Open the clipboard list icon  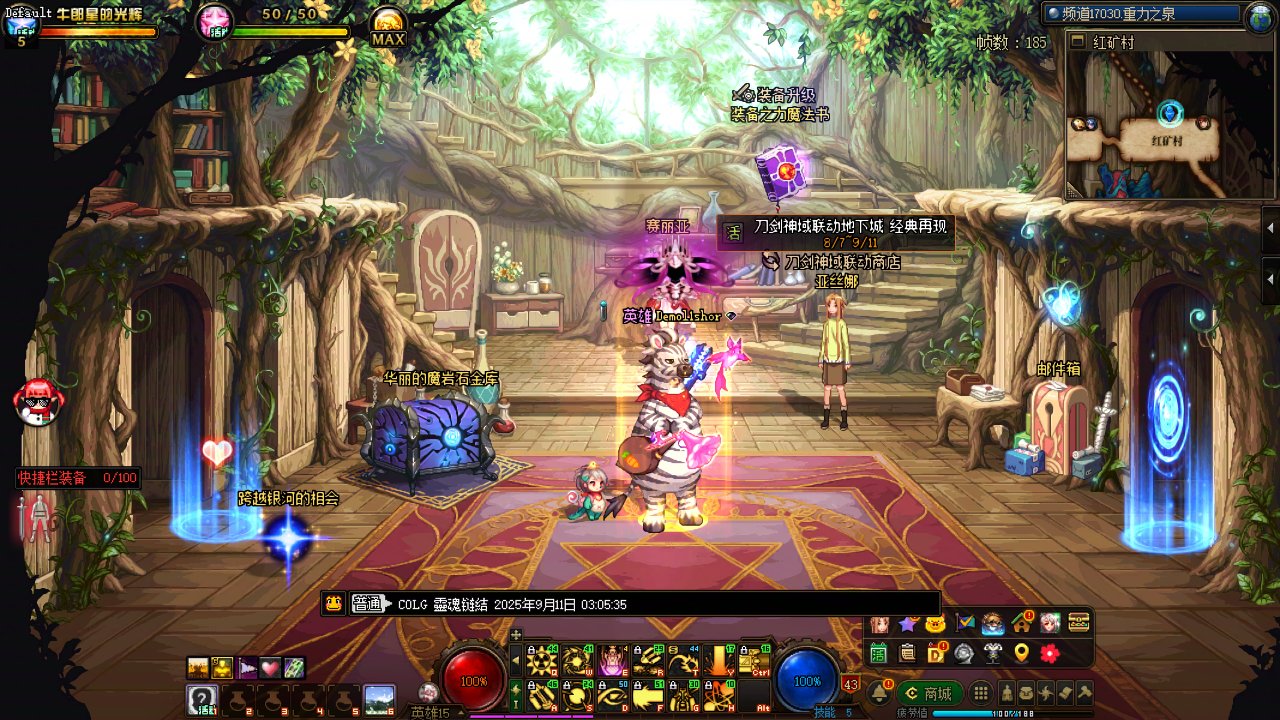pyautogui.click(x=907, y=653)
